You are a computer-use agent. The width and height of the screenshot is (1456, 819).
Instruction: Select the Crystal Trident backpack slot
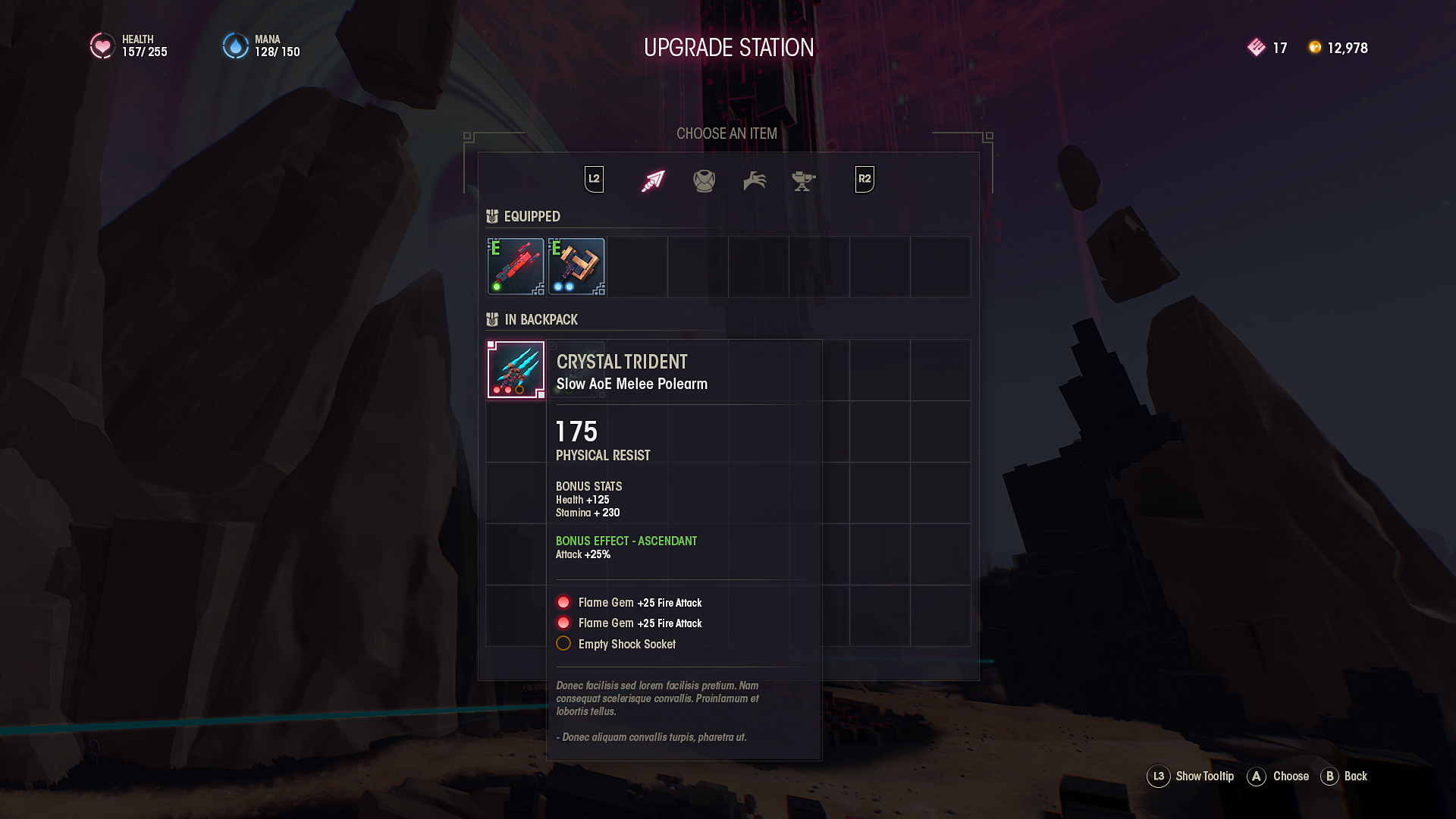516,370
